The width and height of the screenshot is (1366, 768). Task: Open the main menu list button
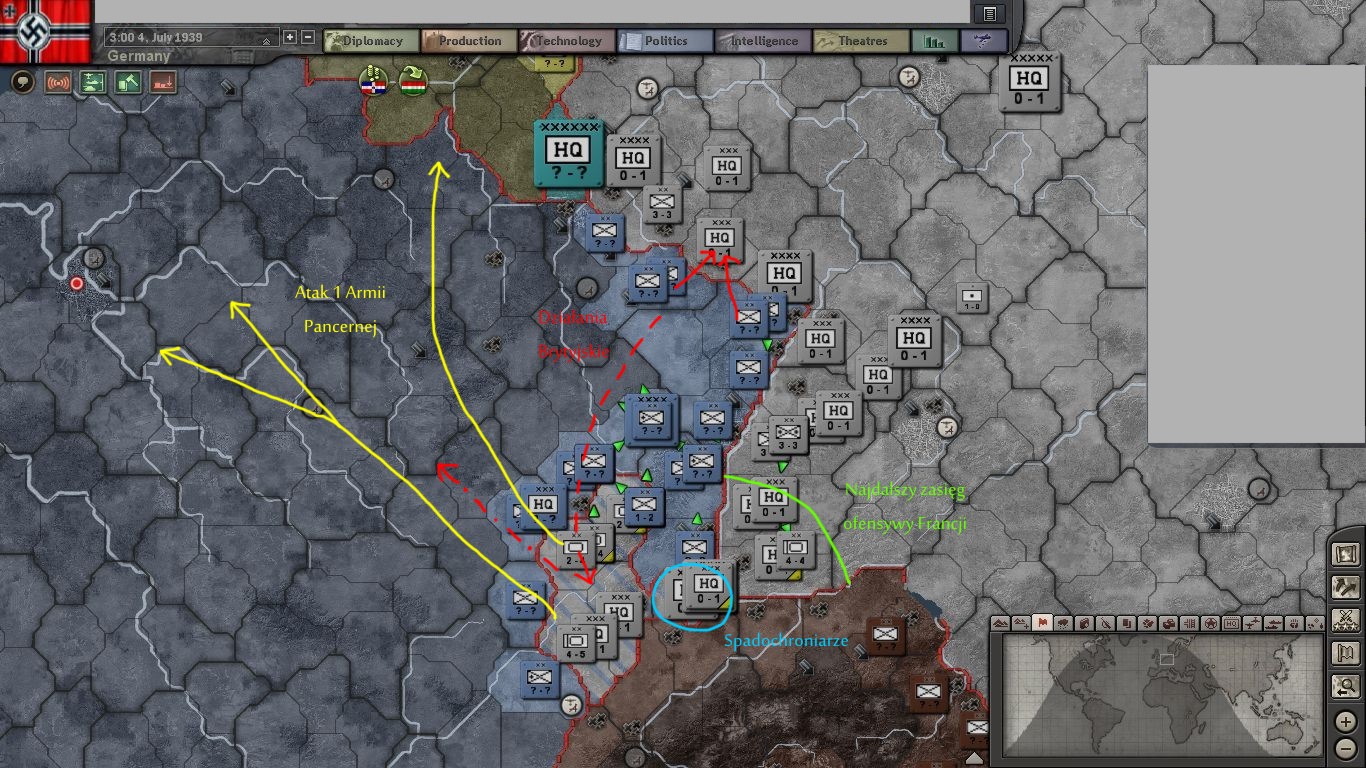990,13
